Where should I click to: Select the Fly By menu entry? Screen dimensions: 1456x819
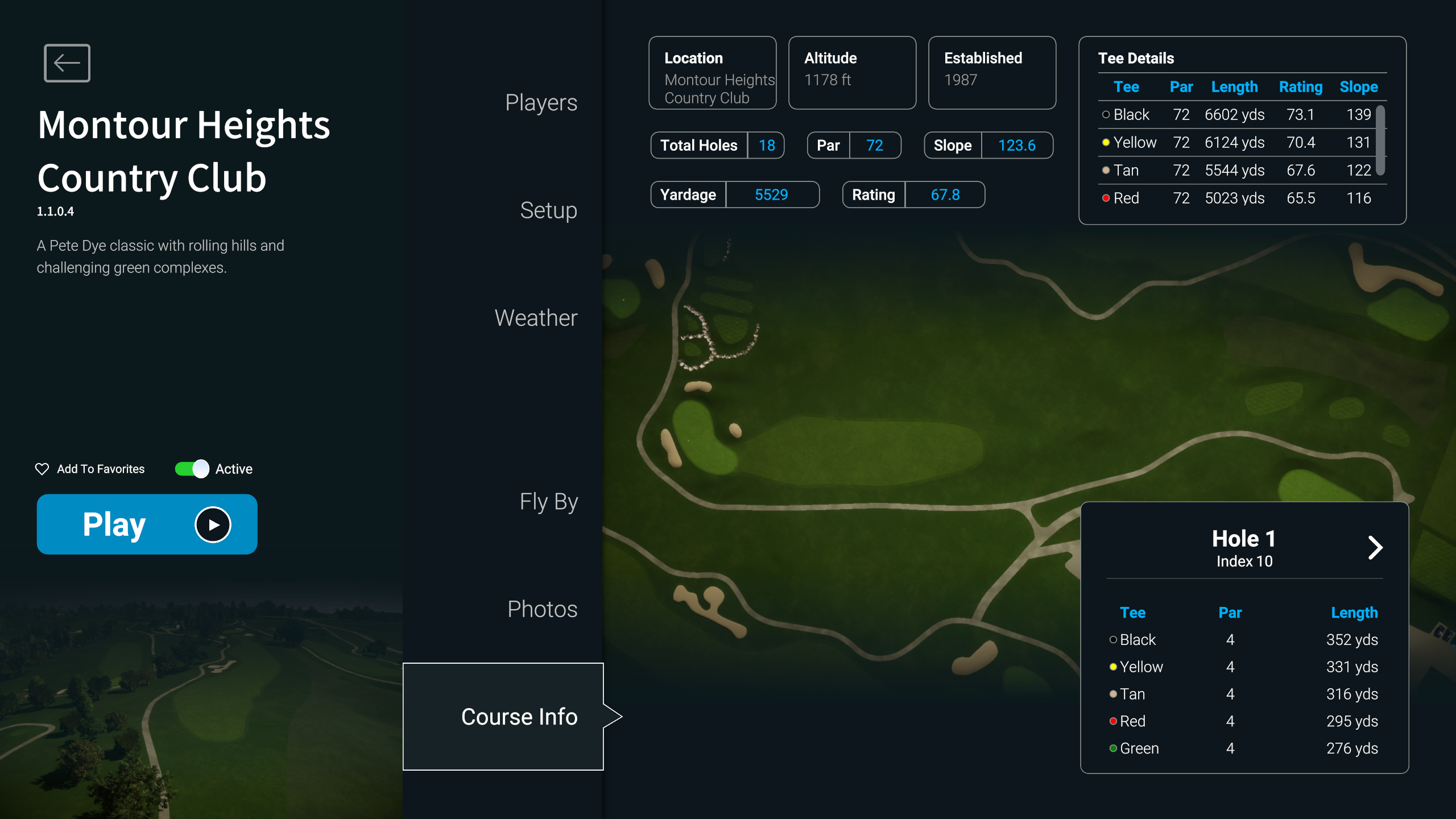tap(548, 502)
